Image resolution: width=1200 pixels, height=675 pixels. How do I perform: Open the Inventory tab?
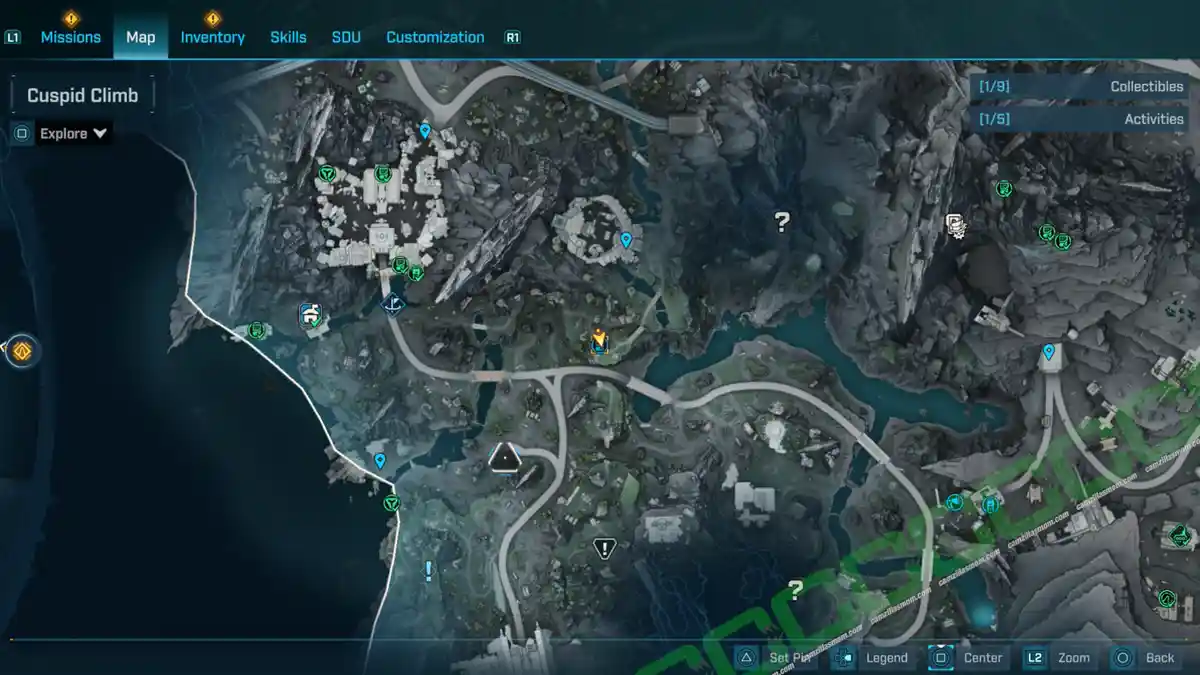point(212,37)
